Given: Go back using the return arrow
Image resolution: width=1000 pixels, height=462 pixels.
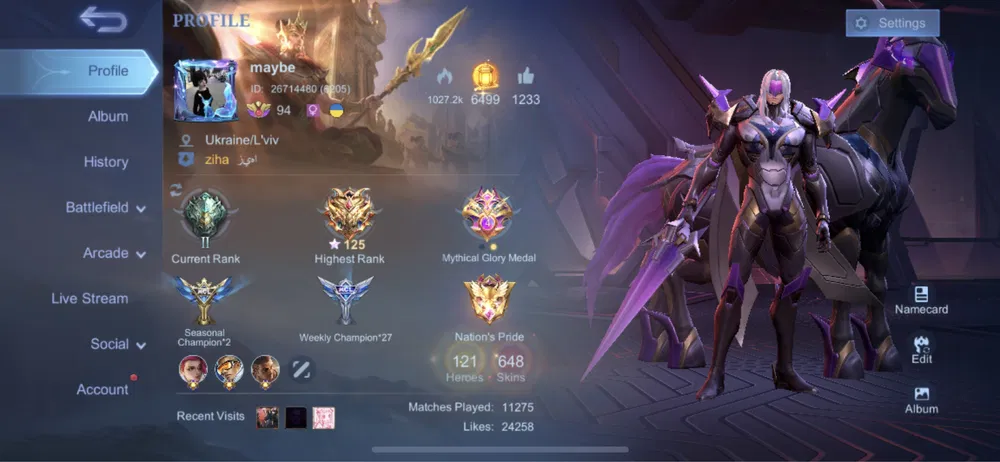Looking at the screenshot, I should pyautogui.click(x=102, y=19).
